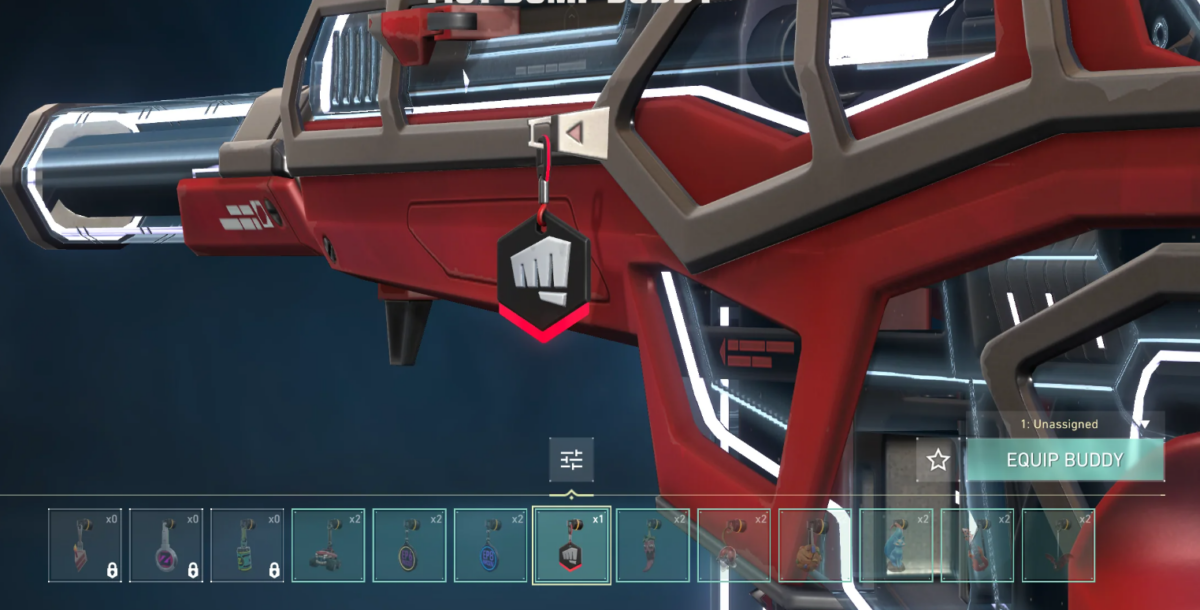Viewport: 1200px width, 610px height.
Task: Equip the selected buddy
Action: coord(1064,460)
